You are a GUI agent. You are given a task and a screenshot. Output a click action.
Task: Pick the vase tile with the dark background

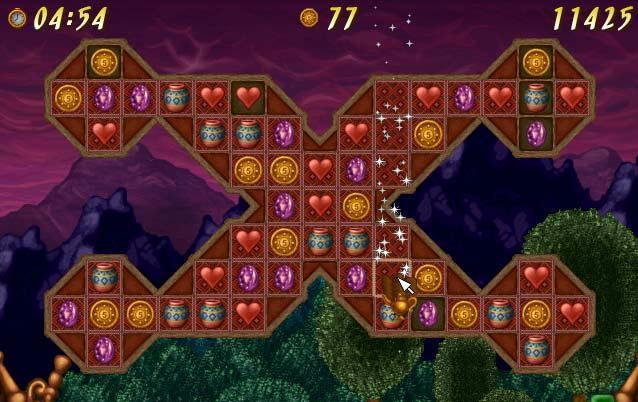pyautogui.click(x=536, y=98)
